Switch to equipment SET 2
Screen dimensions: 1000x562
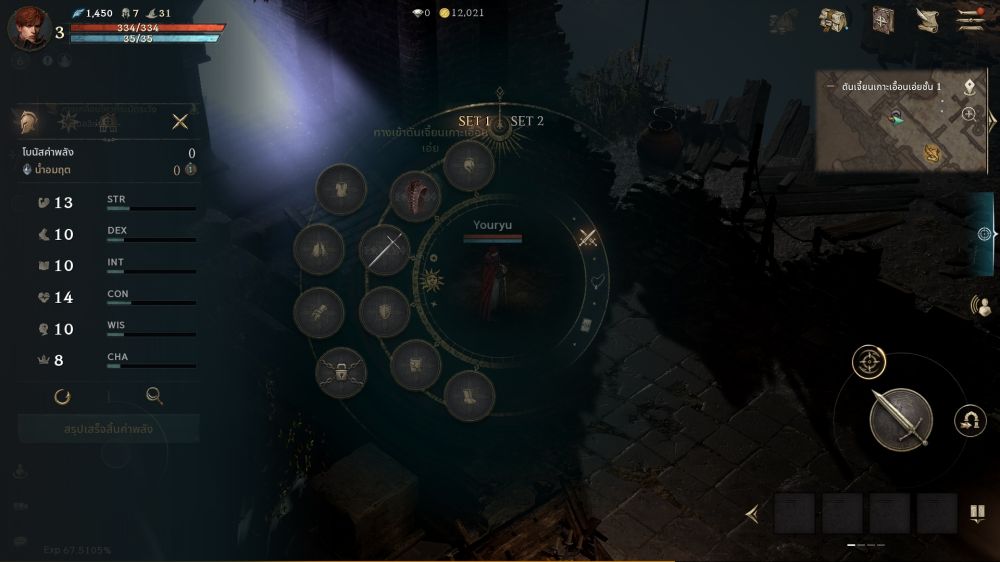tap(527, 121)
